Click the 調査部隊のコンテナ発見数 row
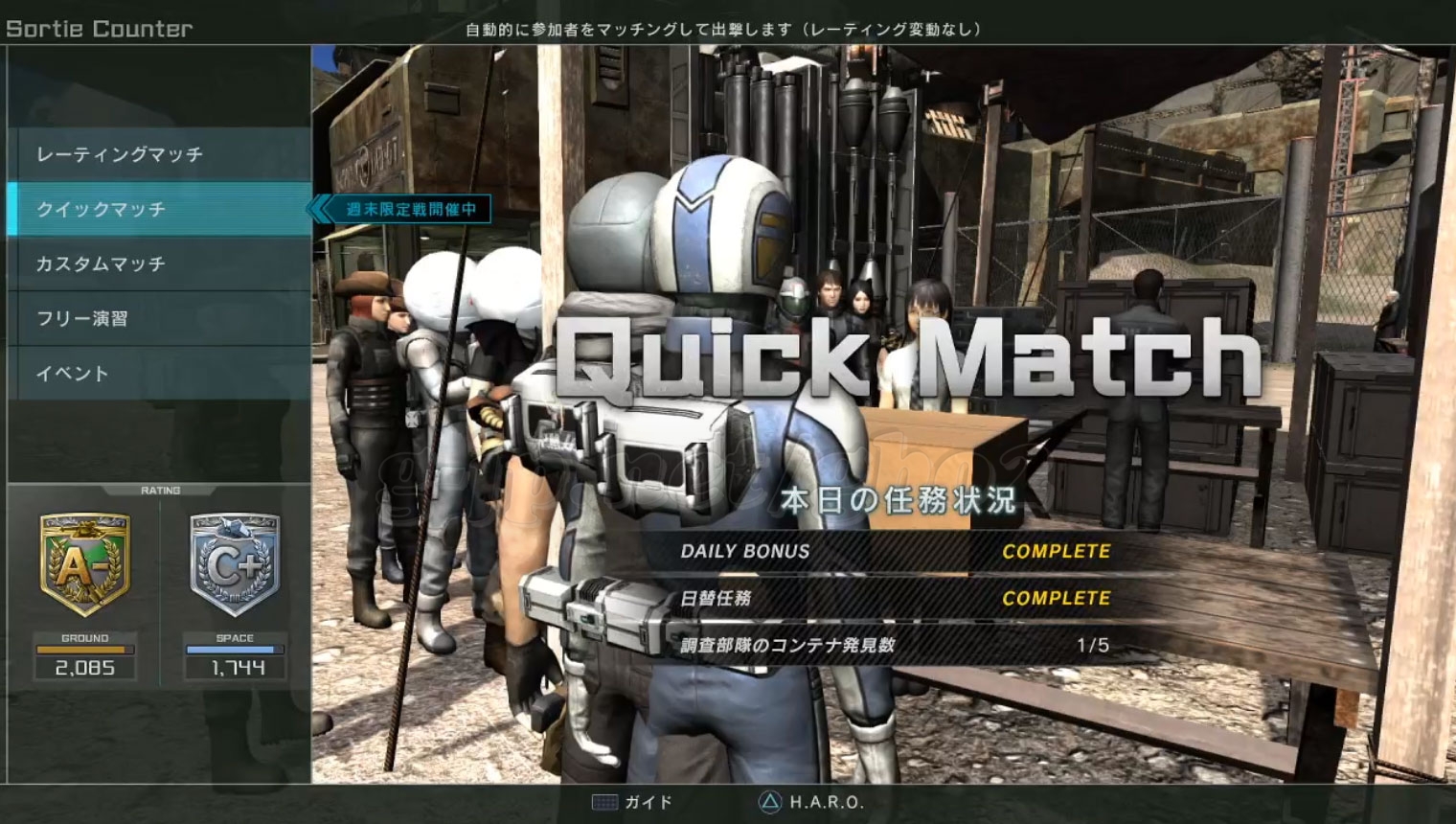 point(895,645)
